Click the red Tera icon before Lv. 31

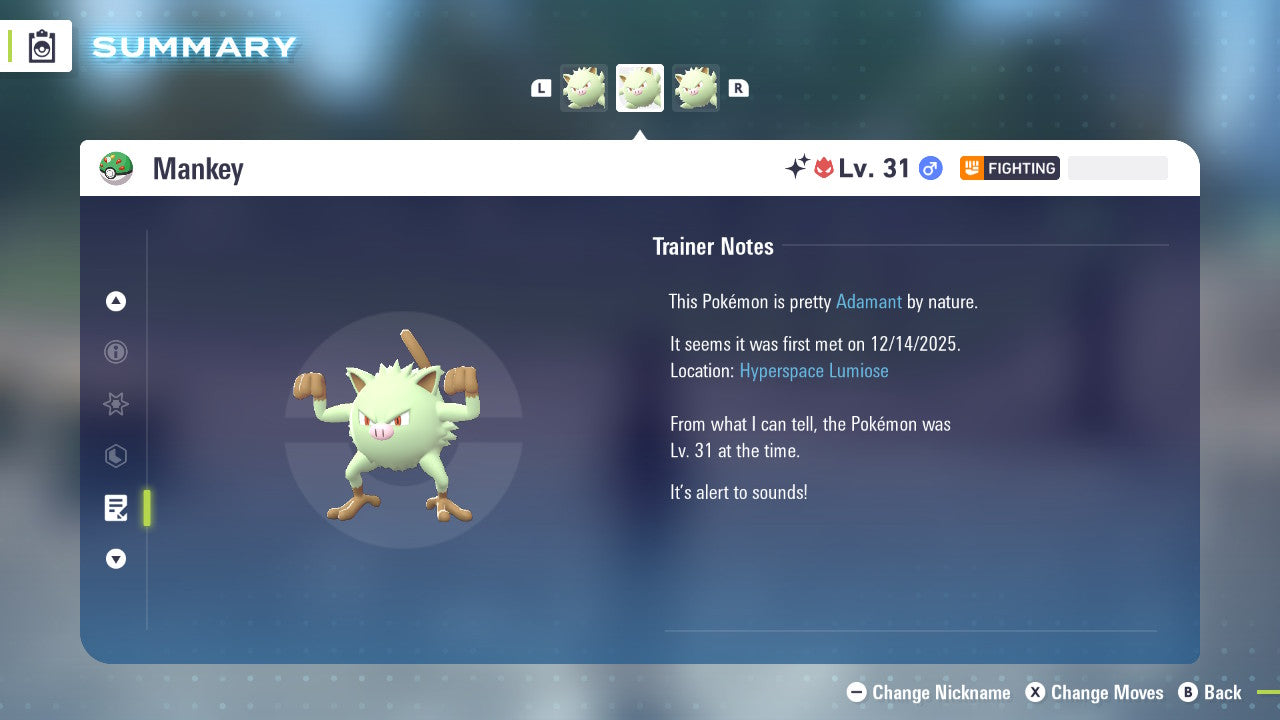pos(822,168)
